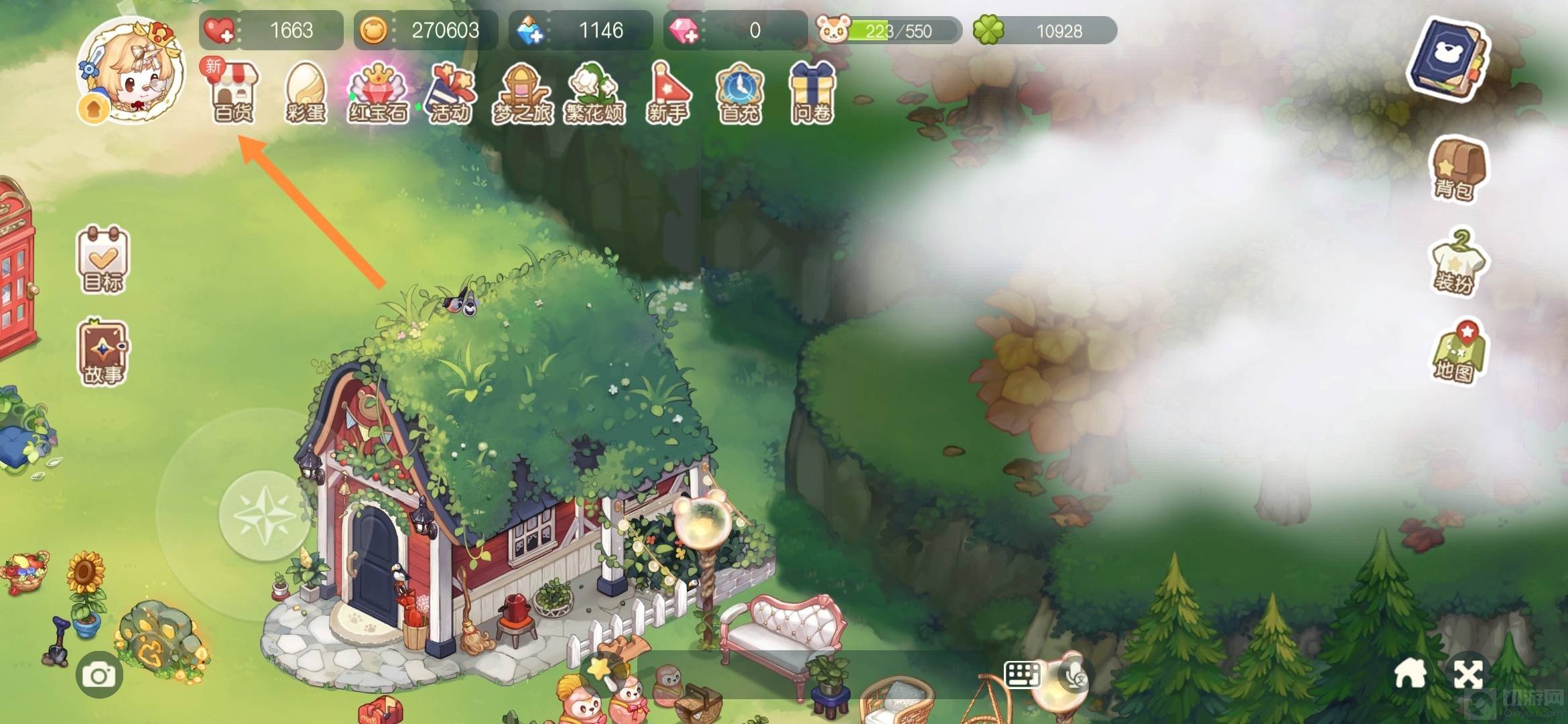Open the 繁花颂 flower event
Viewport: 1568px width, 724px height.
594,93
